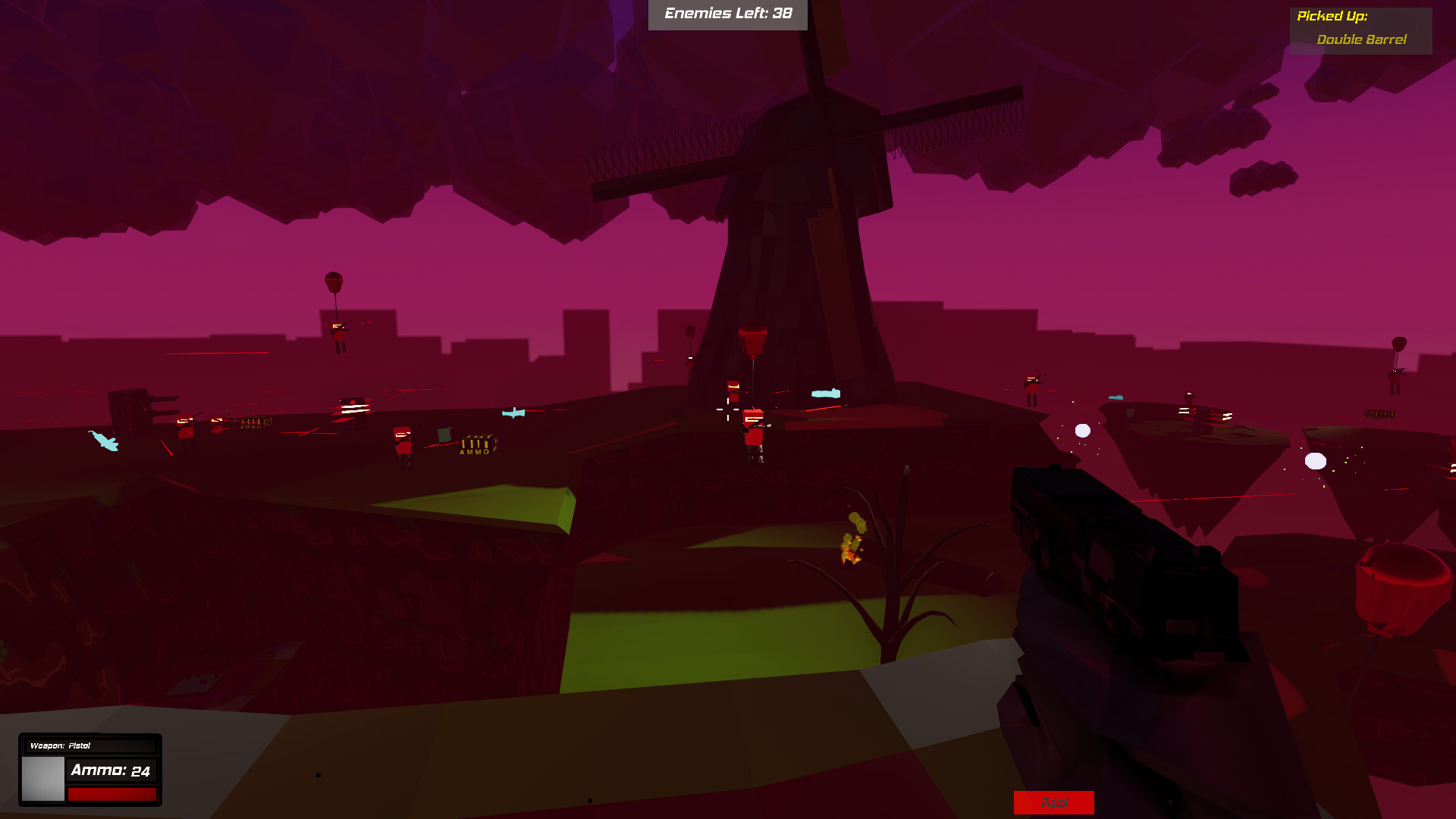Click the crosshair in screen center
Screen dimensions: 1456x819
(728, 409)
